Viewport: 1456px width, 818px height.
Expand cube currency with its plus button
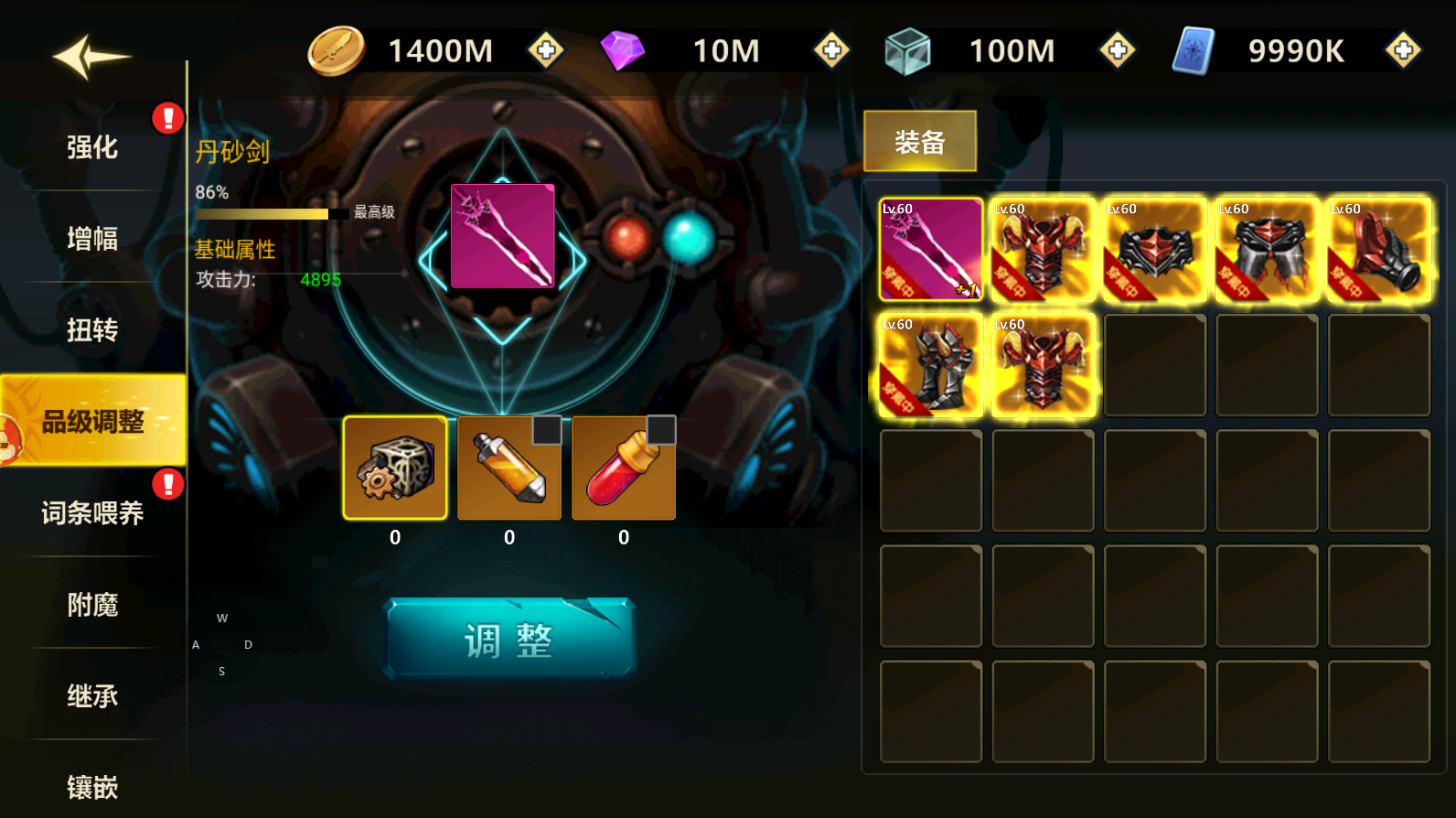pyautogui.click(x=1117, y=50)
